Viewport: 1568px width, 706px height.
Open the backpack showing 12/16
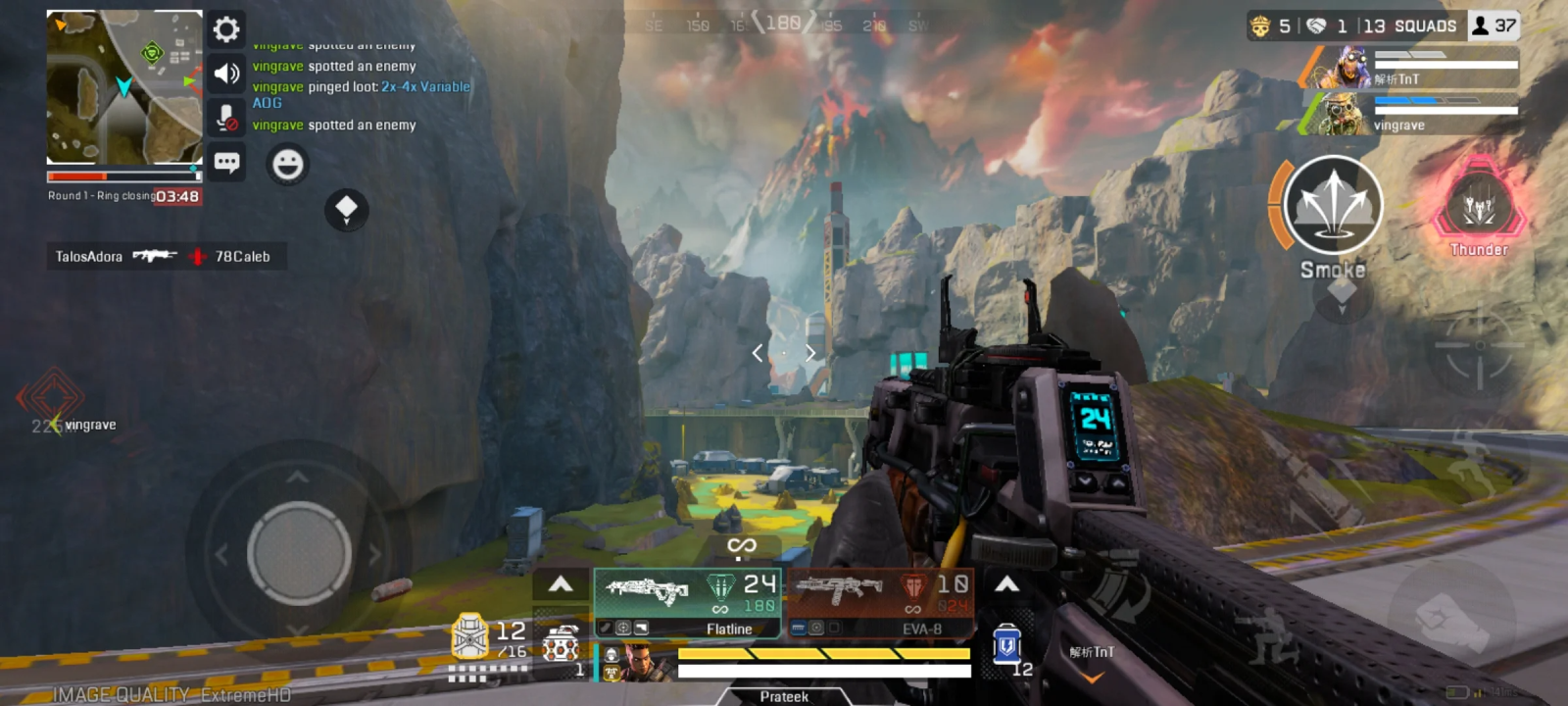(470, 637)
